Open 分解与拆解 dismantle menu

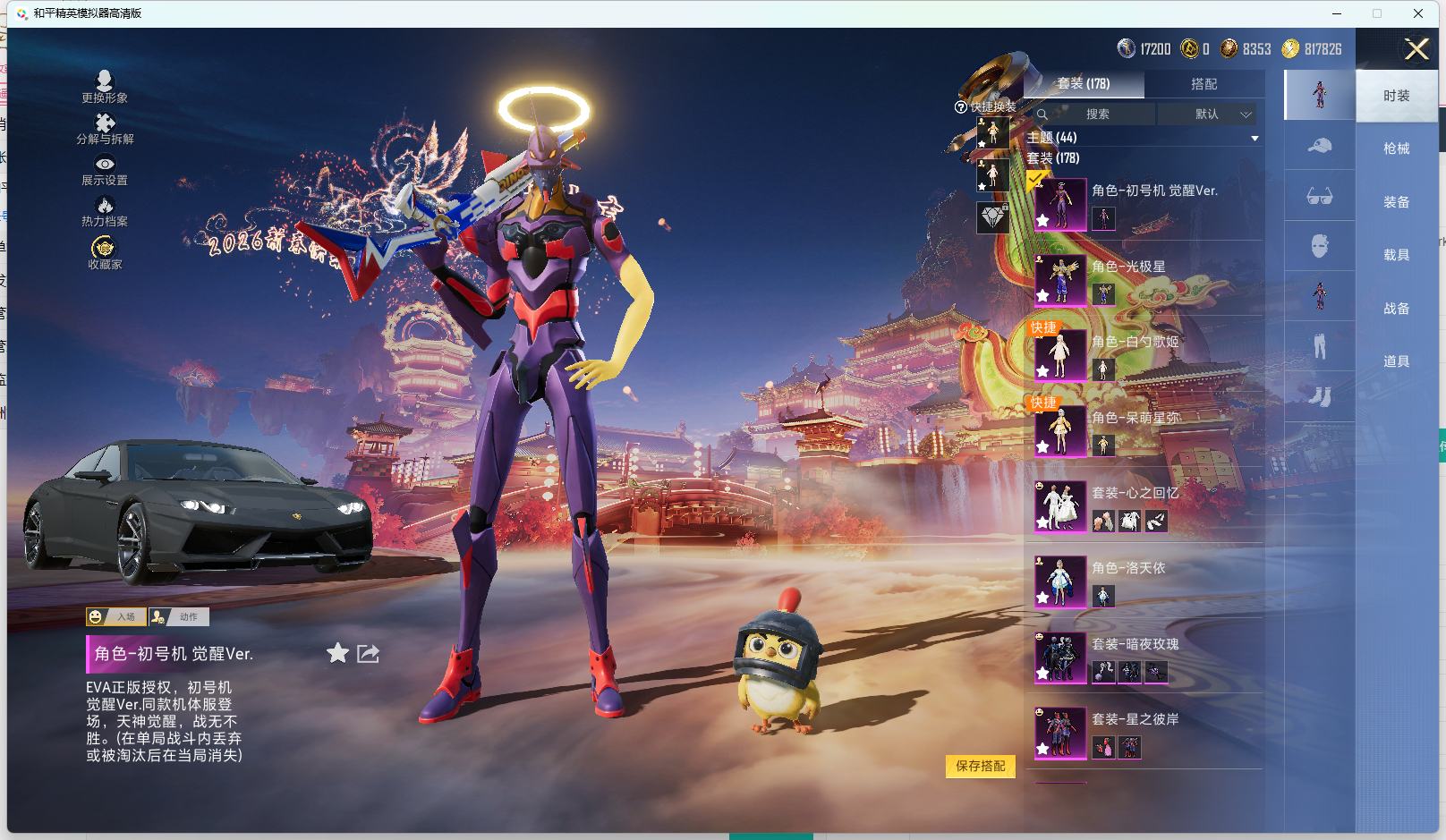pos(105,128)
